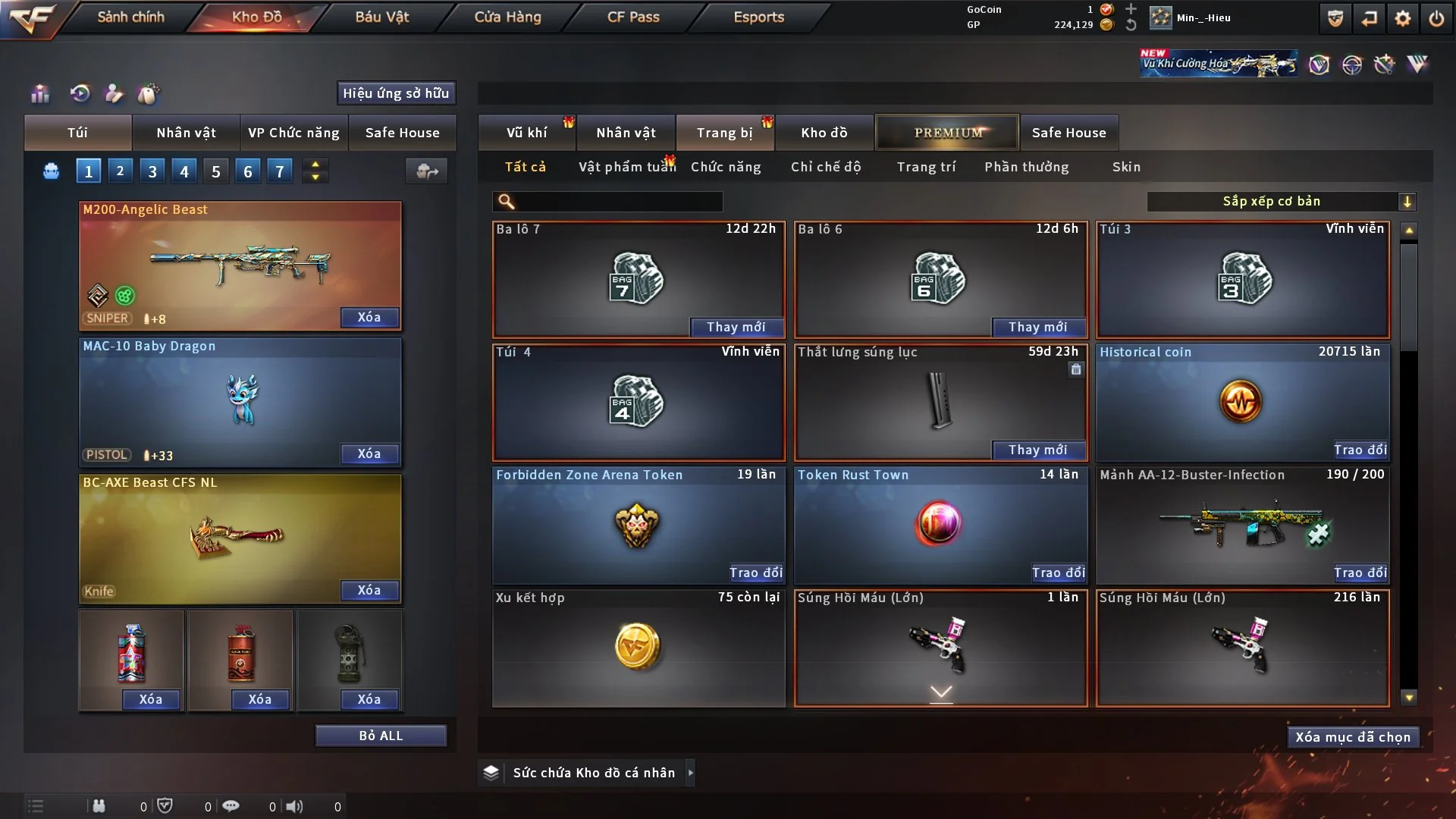Open the Cửa Hàng shop menu
This screenshot has height=819, width=1456.
tap(507, 17)
